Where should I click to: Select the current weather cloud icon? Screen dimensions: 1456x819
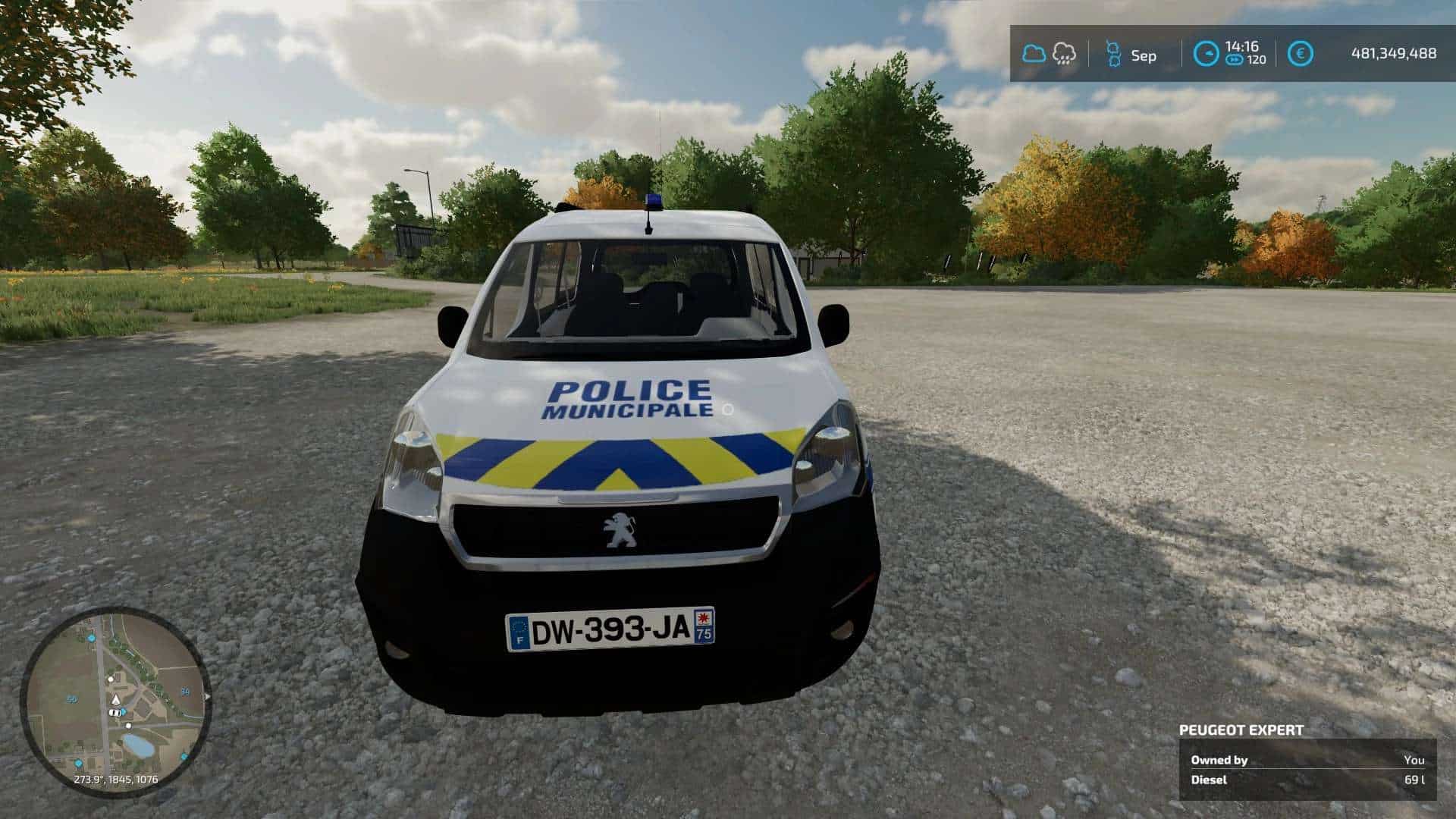tap(1033, 54)
